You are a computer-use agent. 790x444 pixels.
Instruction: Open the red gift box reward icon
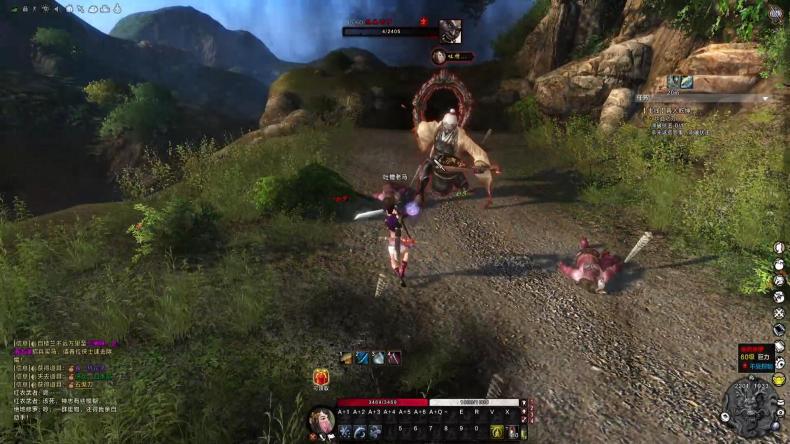tap(322, 378)
